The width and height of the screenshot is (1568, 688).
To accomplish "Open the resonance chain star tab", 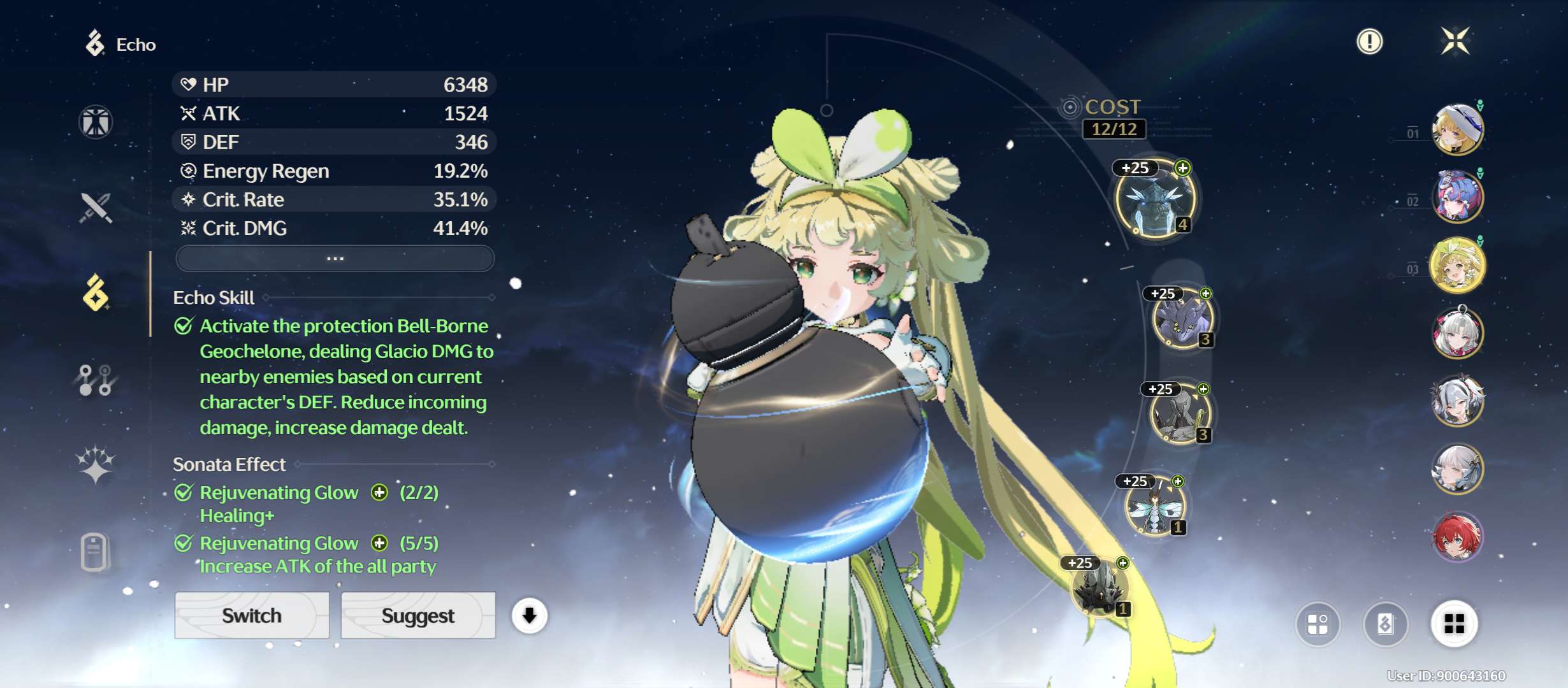I will [x=96, y=464].
